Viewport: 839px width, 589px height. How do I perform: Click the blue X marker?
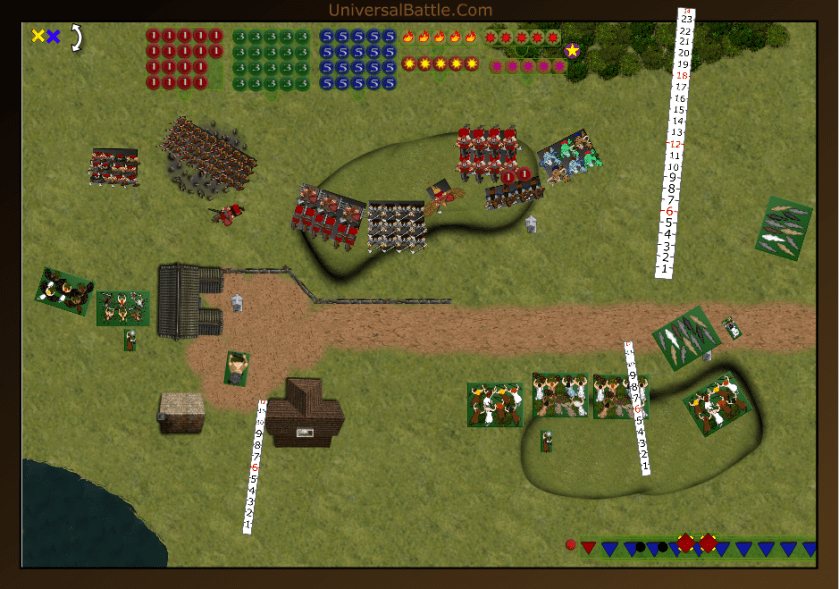pyautogui.click(x=53, y=36)
